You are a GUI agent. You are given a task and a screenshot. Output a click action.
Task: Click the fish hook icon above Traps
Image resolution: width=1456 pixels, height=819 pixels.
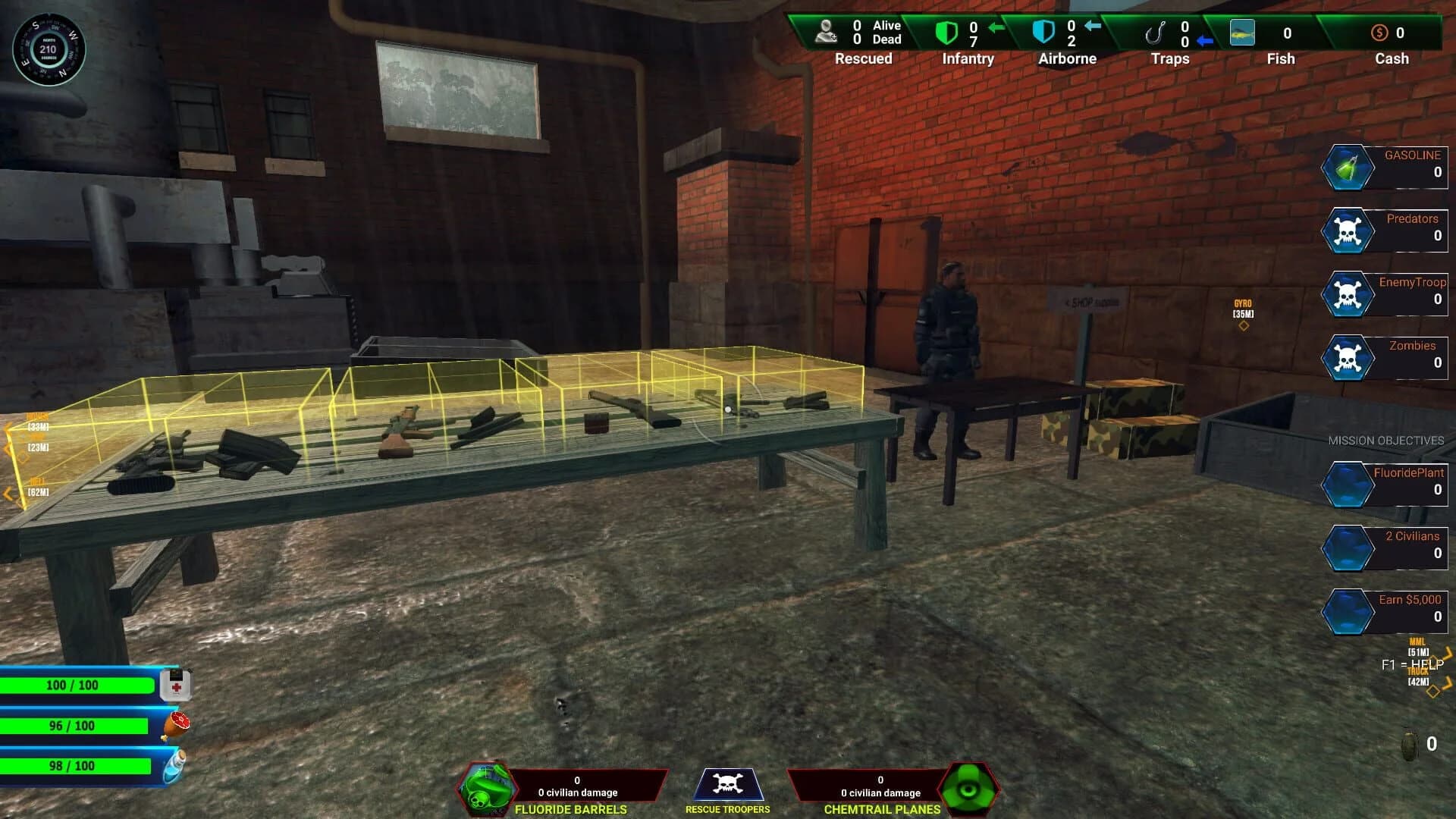pyautogui.click(x=1158, y=32)
